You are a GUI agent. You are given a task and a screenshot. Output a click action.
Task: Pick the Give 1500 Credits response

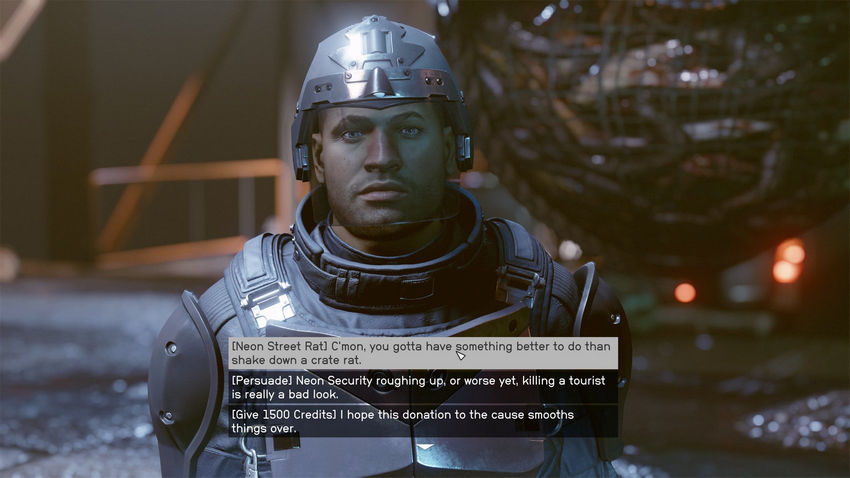tap(422, 421)
